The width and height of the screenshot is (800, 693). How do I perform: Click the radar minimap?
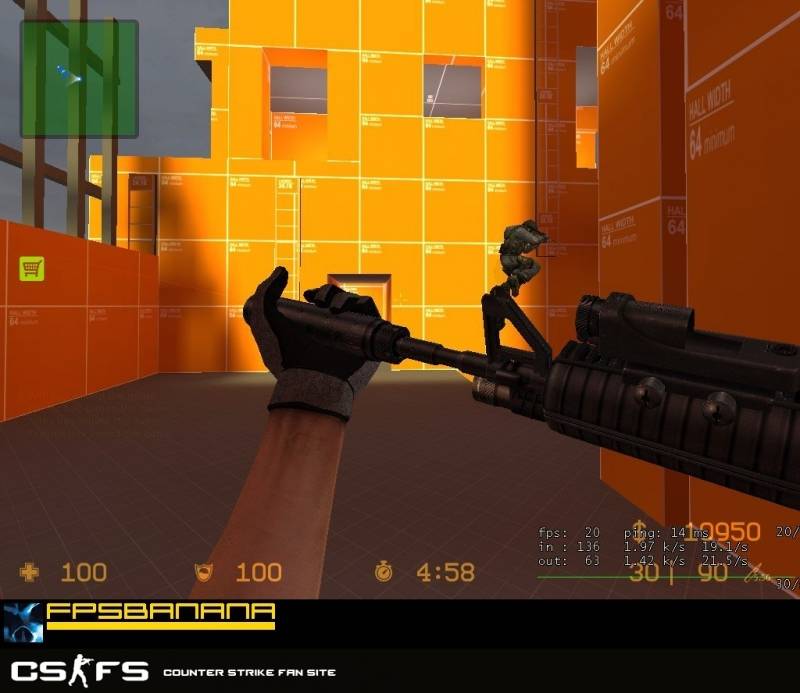click(79, 78)
